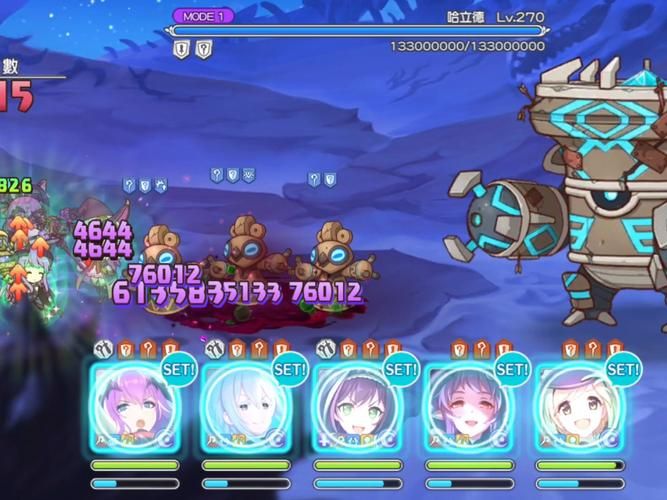Tap the smiling purple-haired character portrait
The image size is (667, 500).
coord(468,410)
